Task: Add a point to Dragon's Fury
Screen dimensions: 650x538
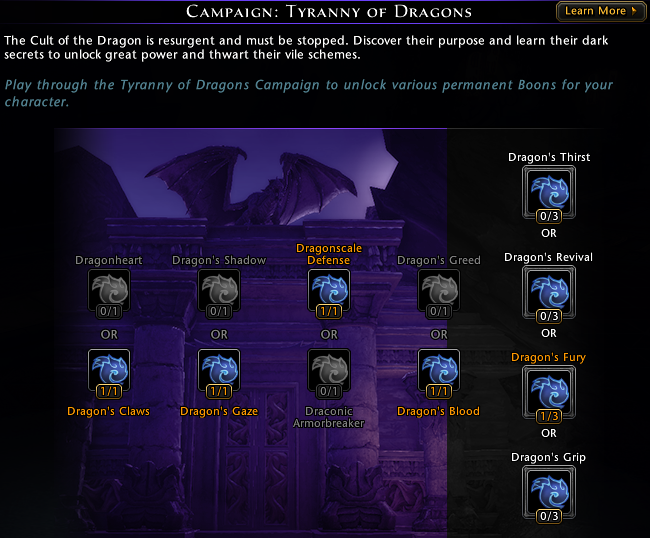Action: click(549, 391)
